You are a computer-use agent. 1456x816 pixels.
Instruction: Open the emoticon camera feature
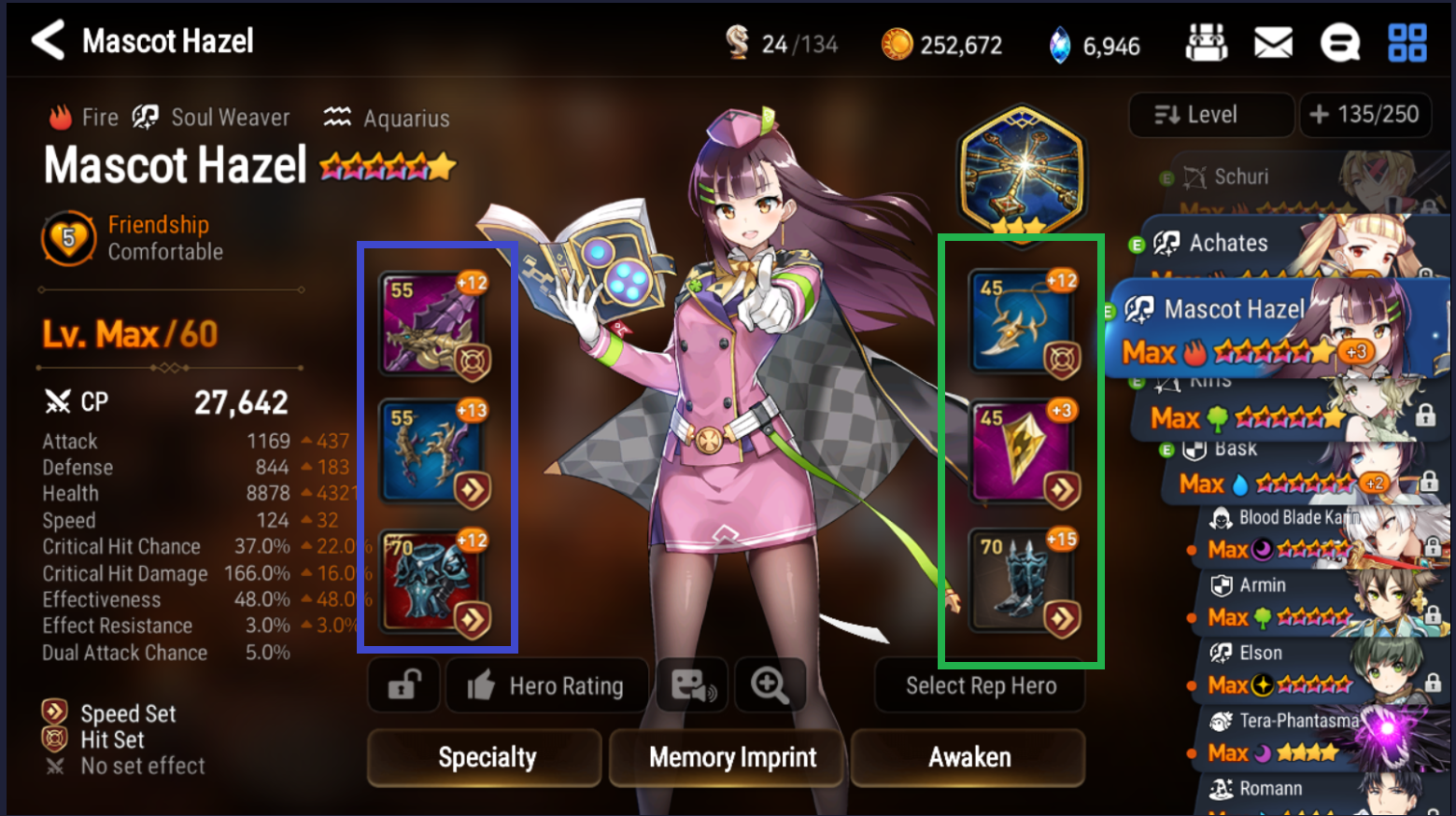point(691,685)
